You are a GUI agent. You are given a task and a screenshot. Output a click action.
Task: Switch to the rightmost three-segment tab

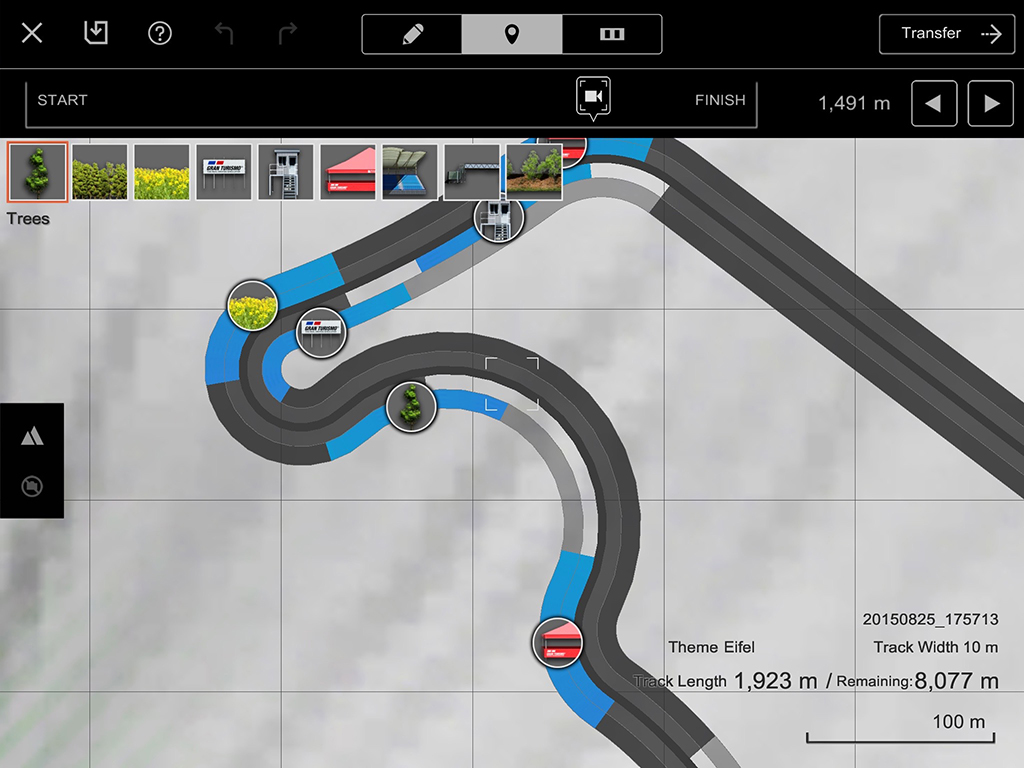coord(612,34)
